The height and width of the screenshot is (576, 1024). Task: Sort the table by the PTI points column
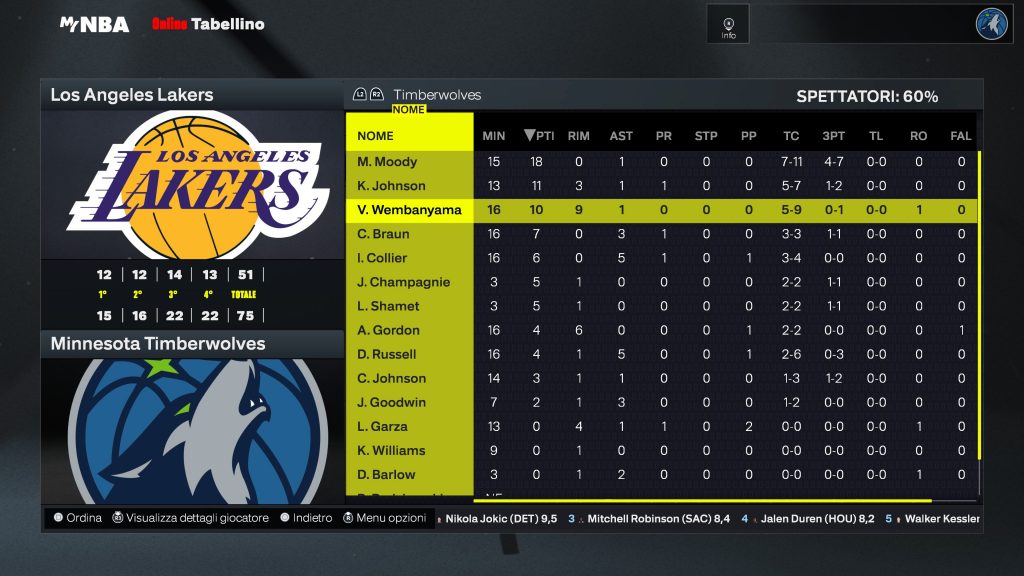[x=539, y=136]
